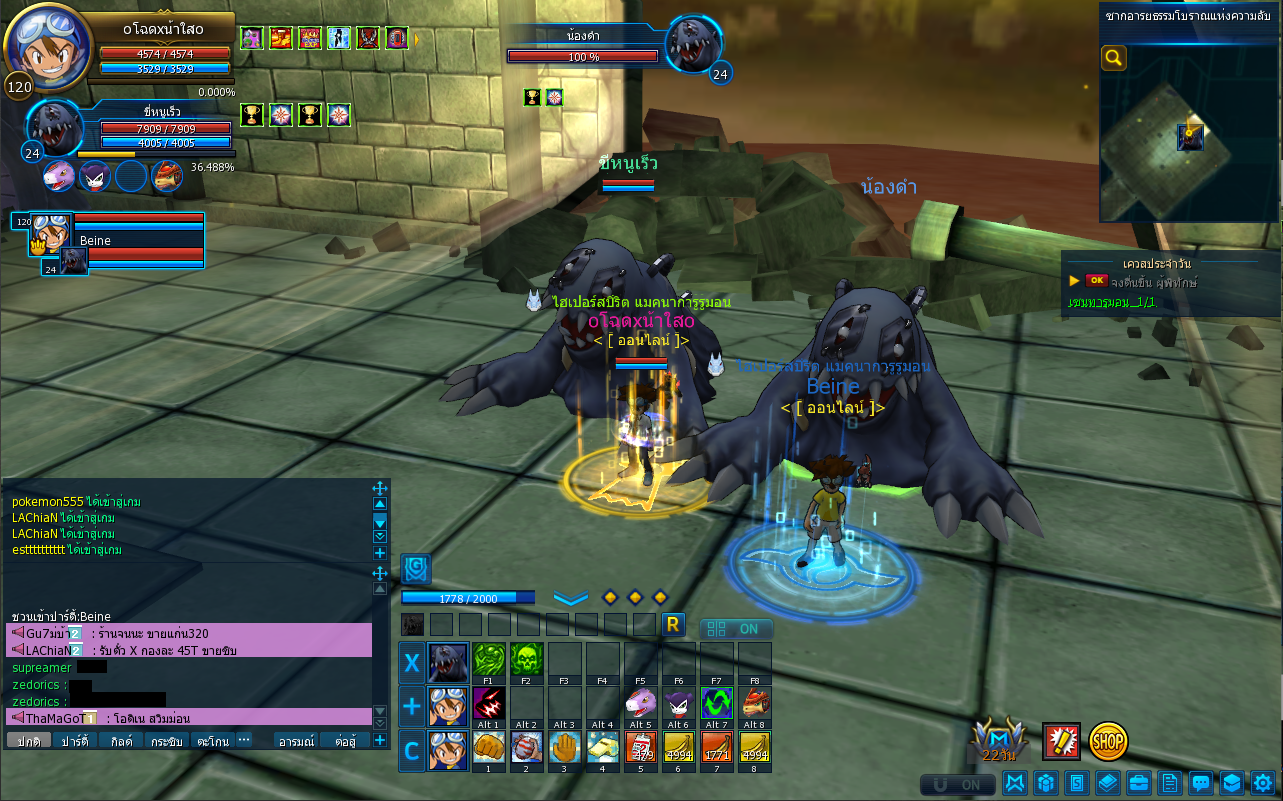Use the whistle item in slot 4
1283x801 pixels.
602,748
